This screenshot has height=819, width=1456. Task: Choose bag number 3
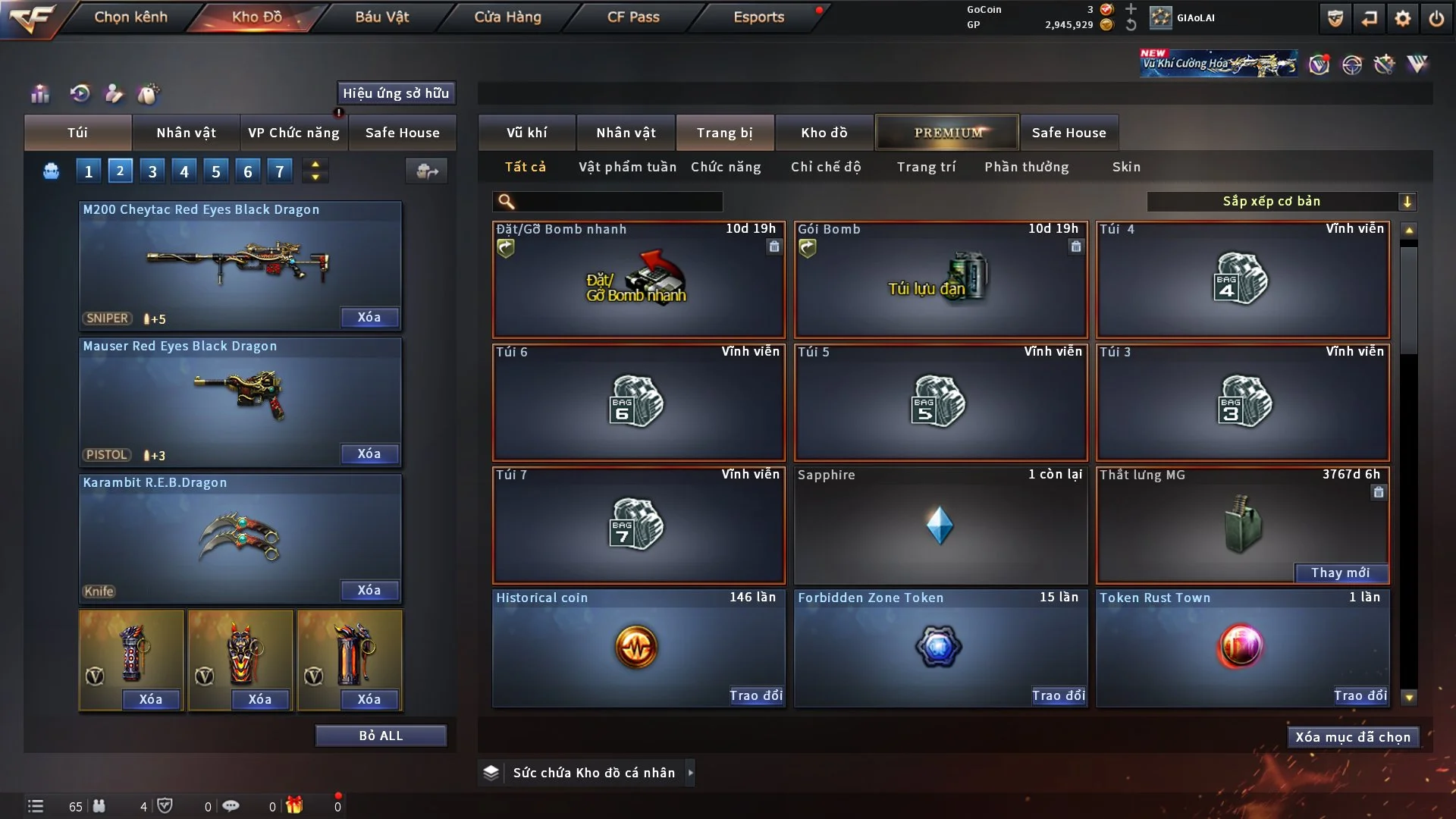[x=152, y=171]
